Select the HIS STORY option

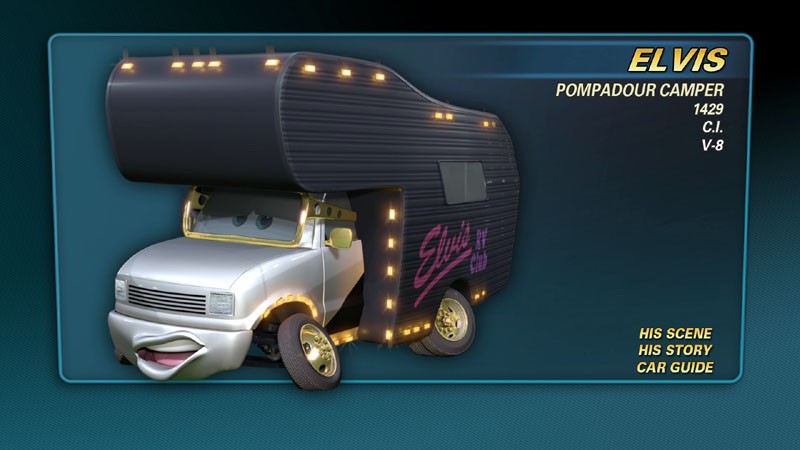tap(675, 350)
